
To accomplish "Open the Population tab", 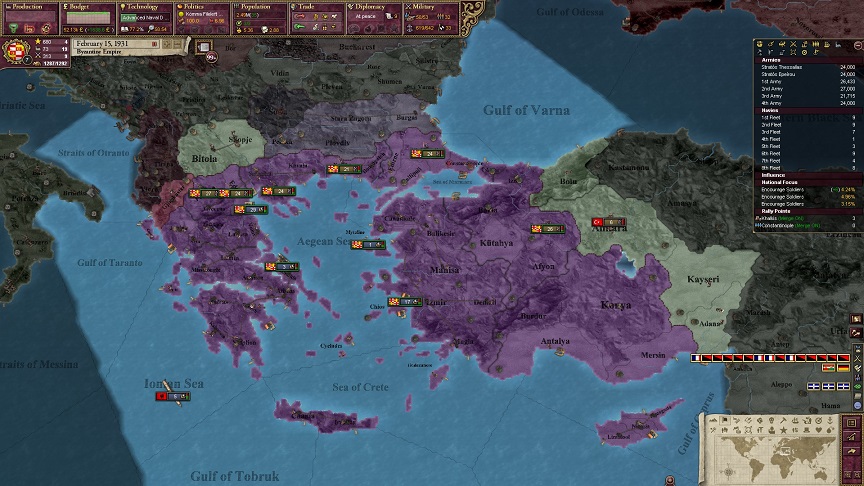I will pyautogui.click(x=262, y=6).
